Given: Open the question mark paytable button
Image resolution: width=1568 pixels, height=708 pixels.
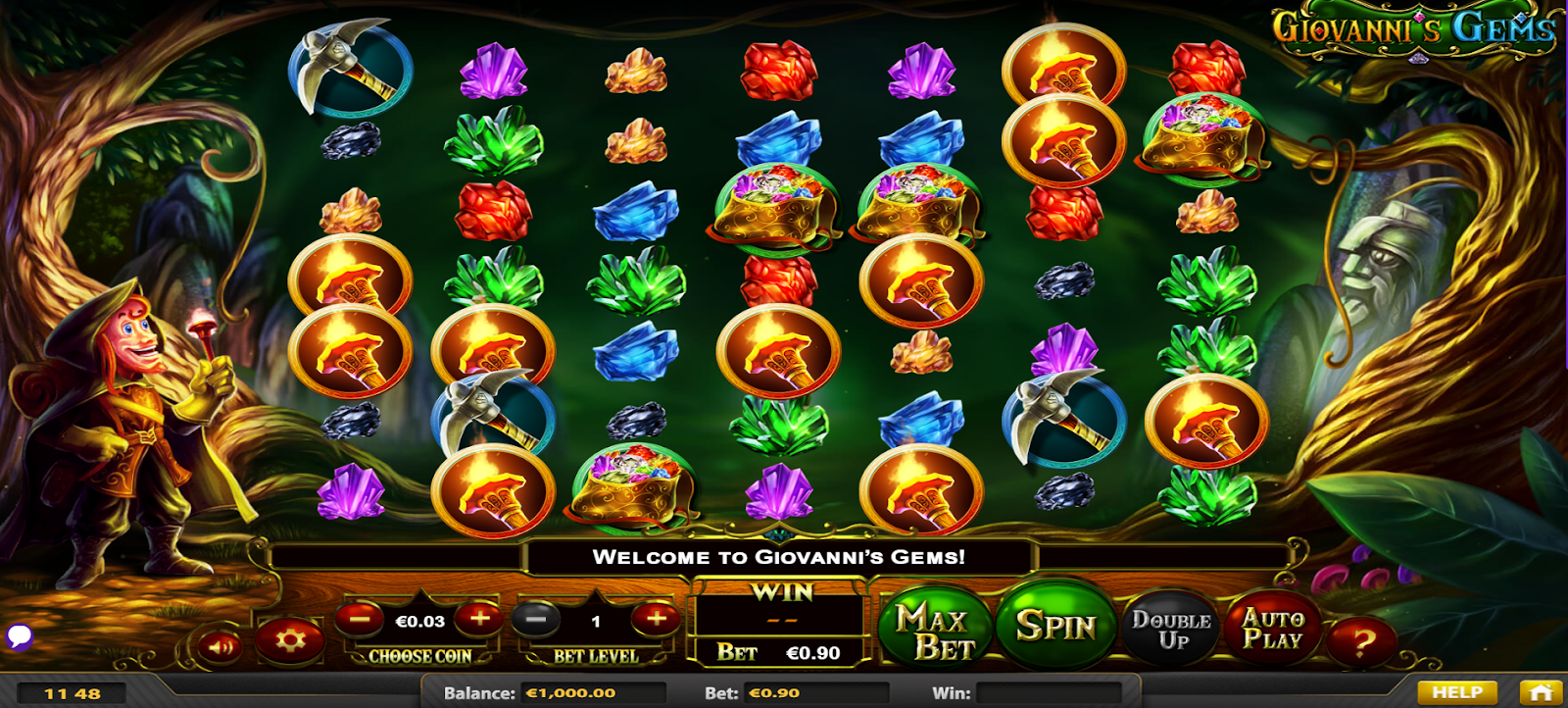Looking at the screenshot, I should click(x=1361, y=643).
